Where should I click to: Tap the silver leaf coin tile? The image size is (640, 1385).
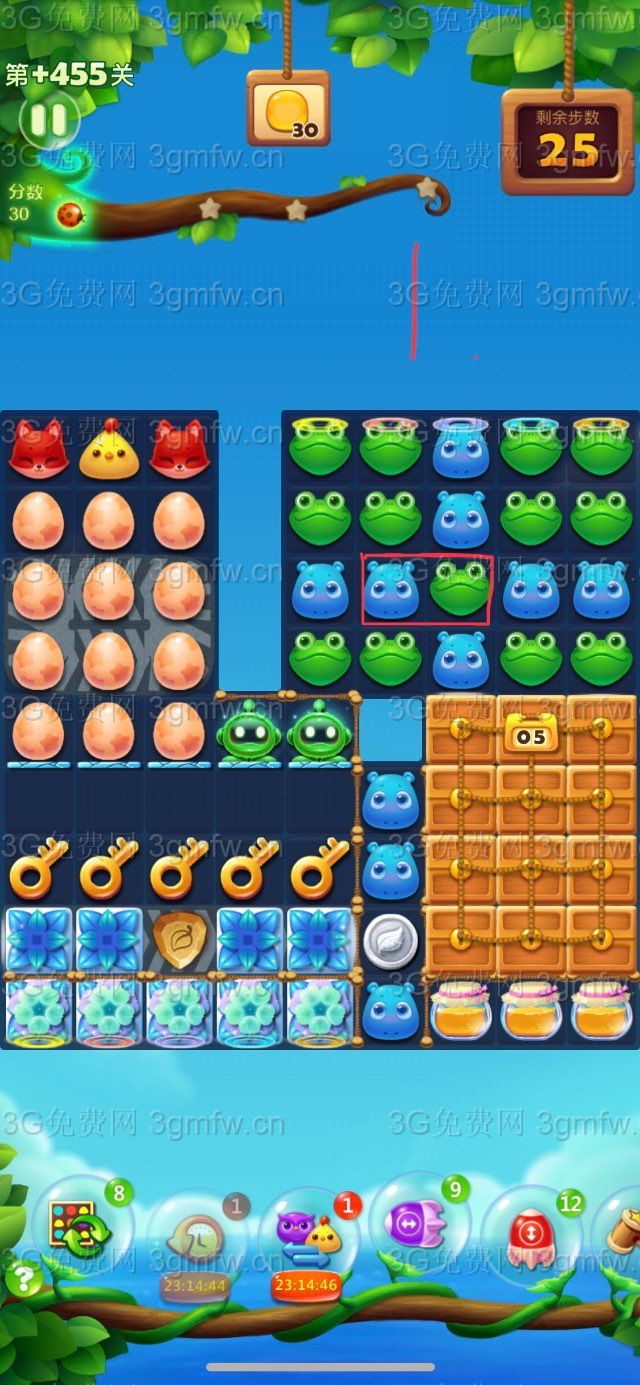pyautogui.click(x=390, y=940)
